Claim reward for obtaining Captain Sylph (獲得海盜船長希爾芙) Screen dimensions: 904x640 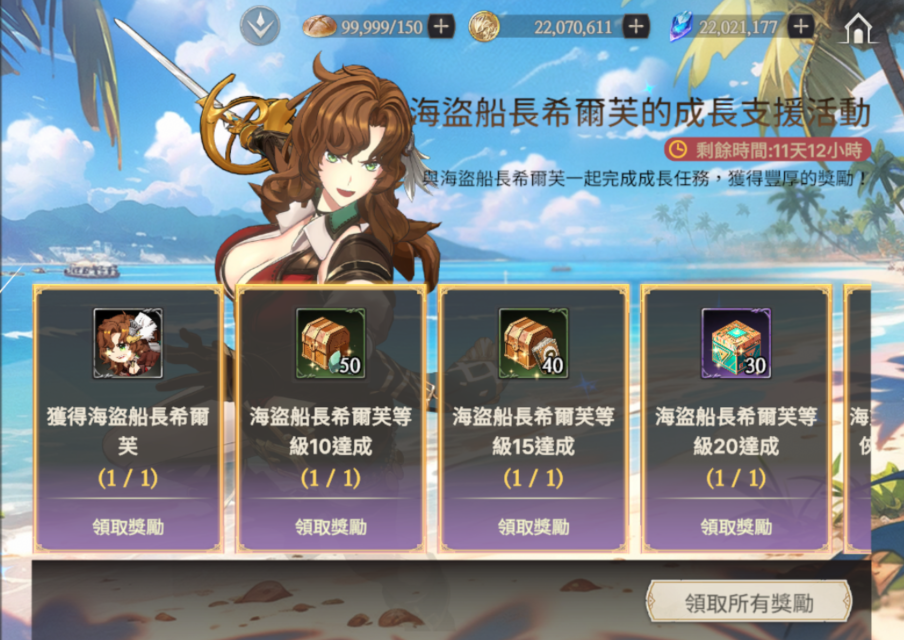(x=128, y=526)
